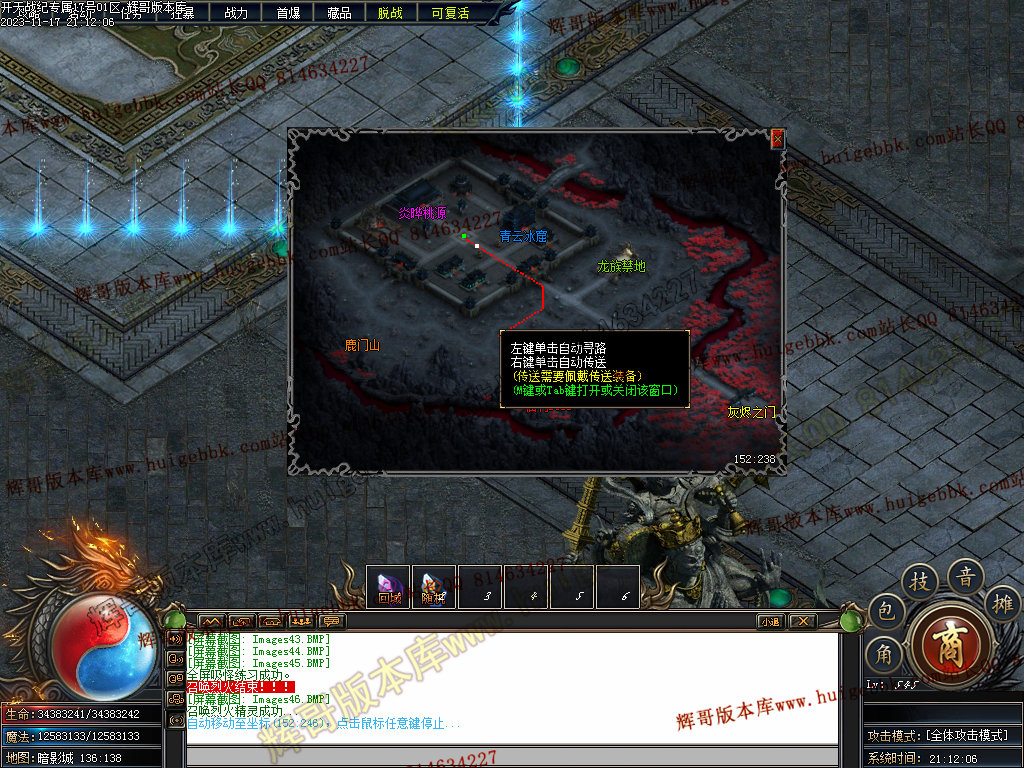
Task: Choose 龙族禁地 location on map
Action: pyautogui.click(x=621, y=266)
